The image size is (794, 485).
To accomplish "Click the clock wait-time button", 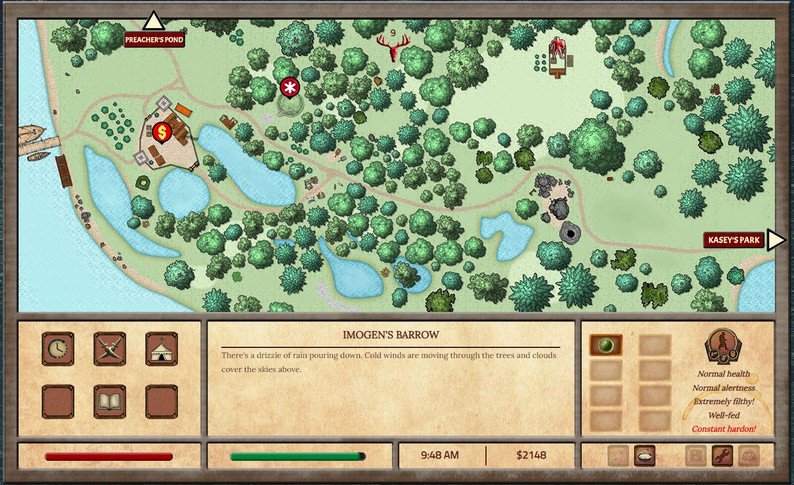I will pos(58,349).
